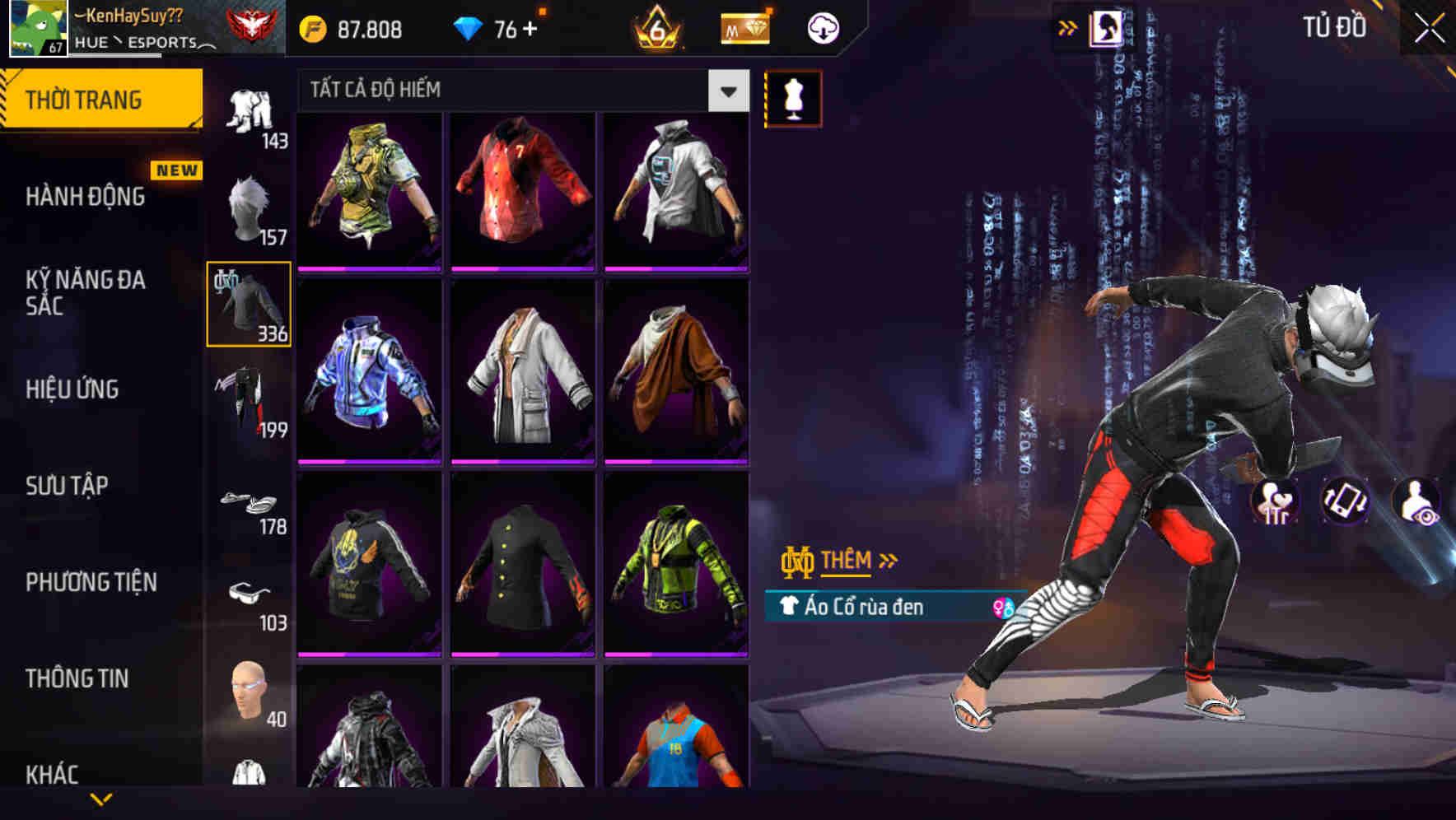Select the hair category showing 157 items
Screen dimensions: 1456x820
click(250, 206)
